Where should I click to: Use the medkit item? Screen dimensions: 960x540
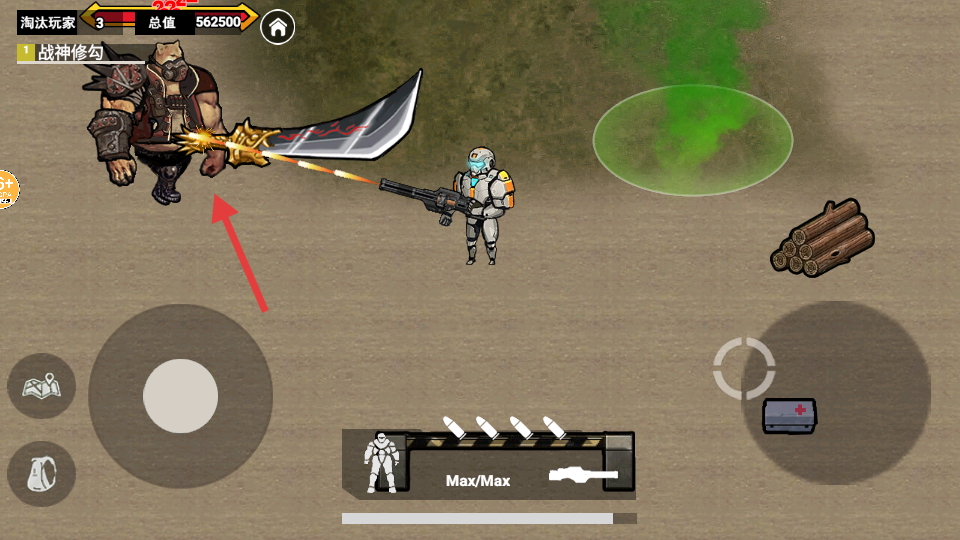tap(789, 415)
